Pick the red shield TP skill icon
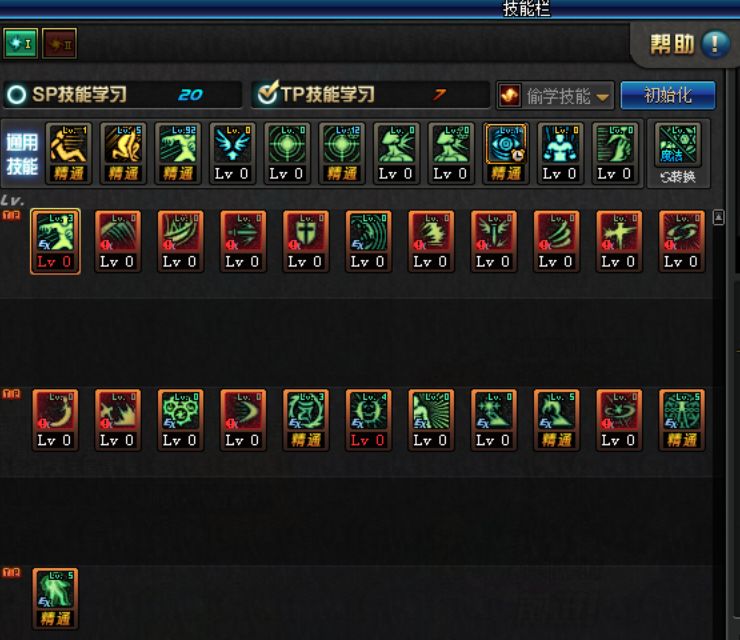The image size is (740, 640). pyautogui.click(x=305, y=233)
